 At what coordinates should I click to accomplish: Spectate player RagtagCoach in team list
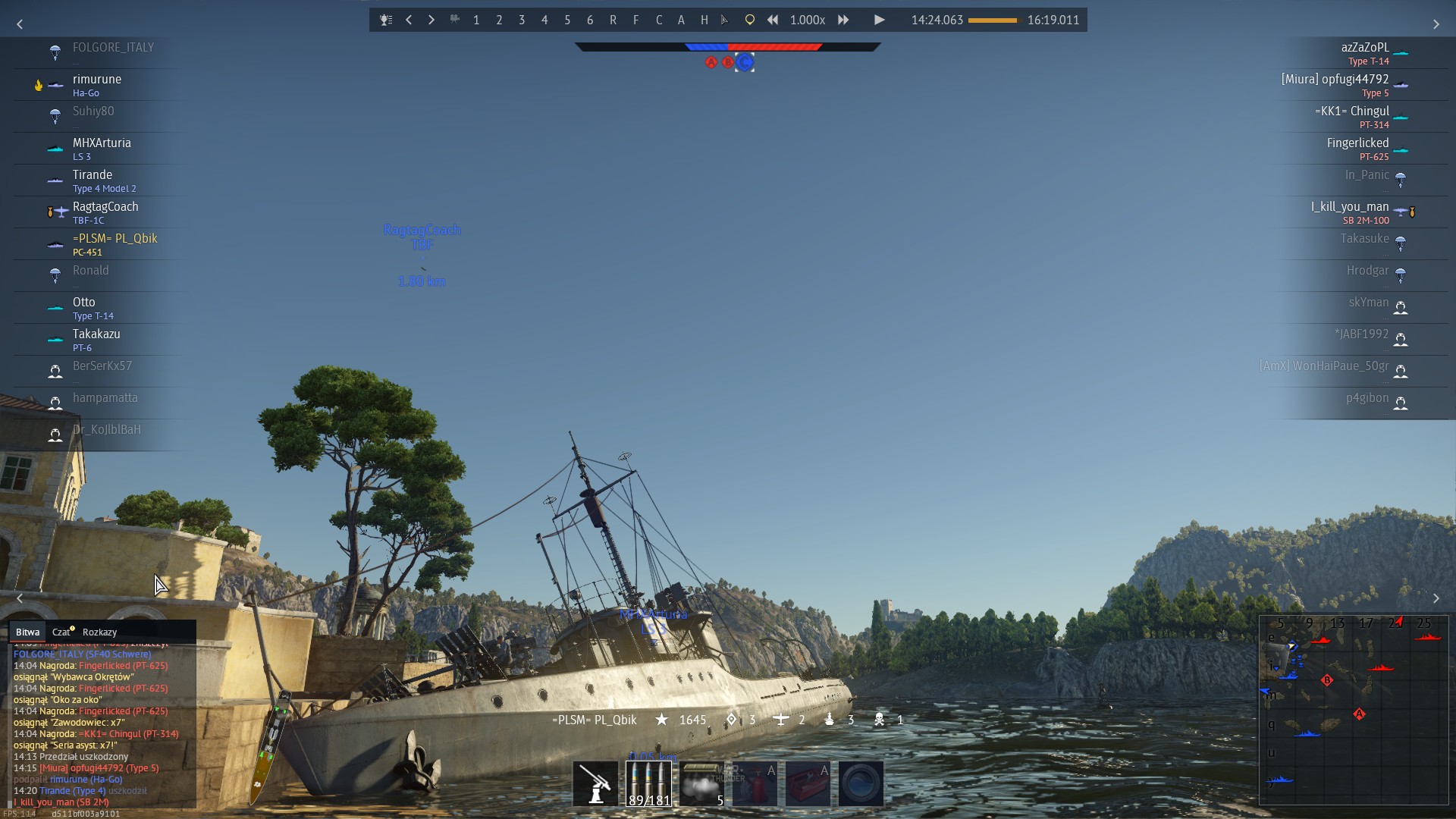click(x=105, y=207)
